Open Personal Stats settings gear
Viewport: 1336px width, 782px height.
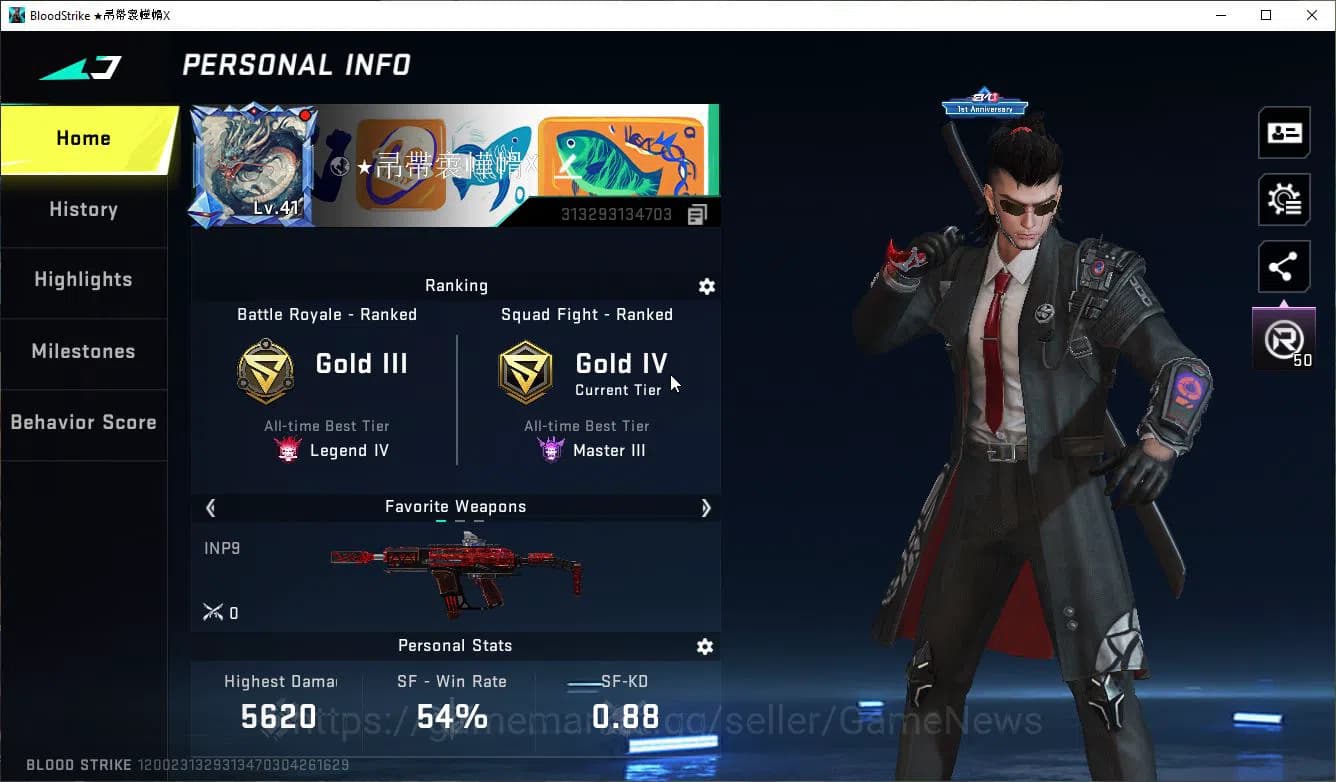tap(705, 647)
